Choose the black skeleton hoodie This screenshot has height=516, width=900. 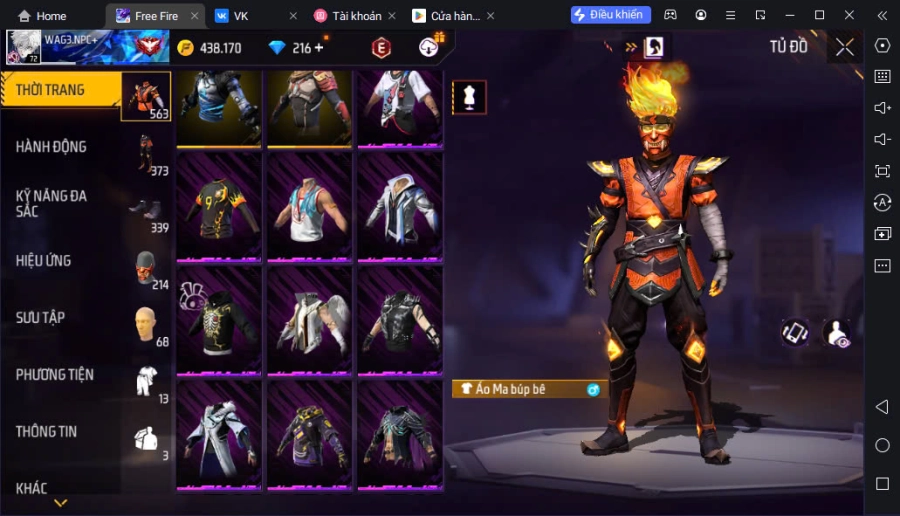[x=220, y=320]
